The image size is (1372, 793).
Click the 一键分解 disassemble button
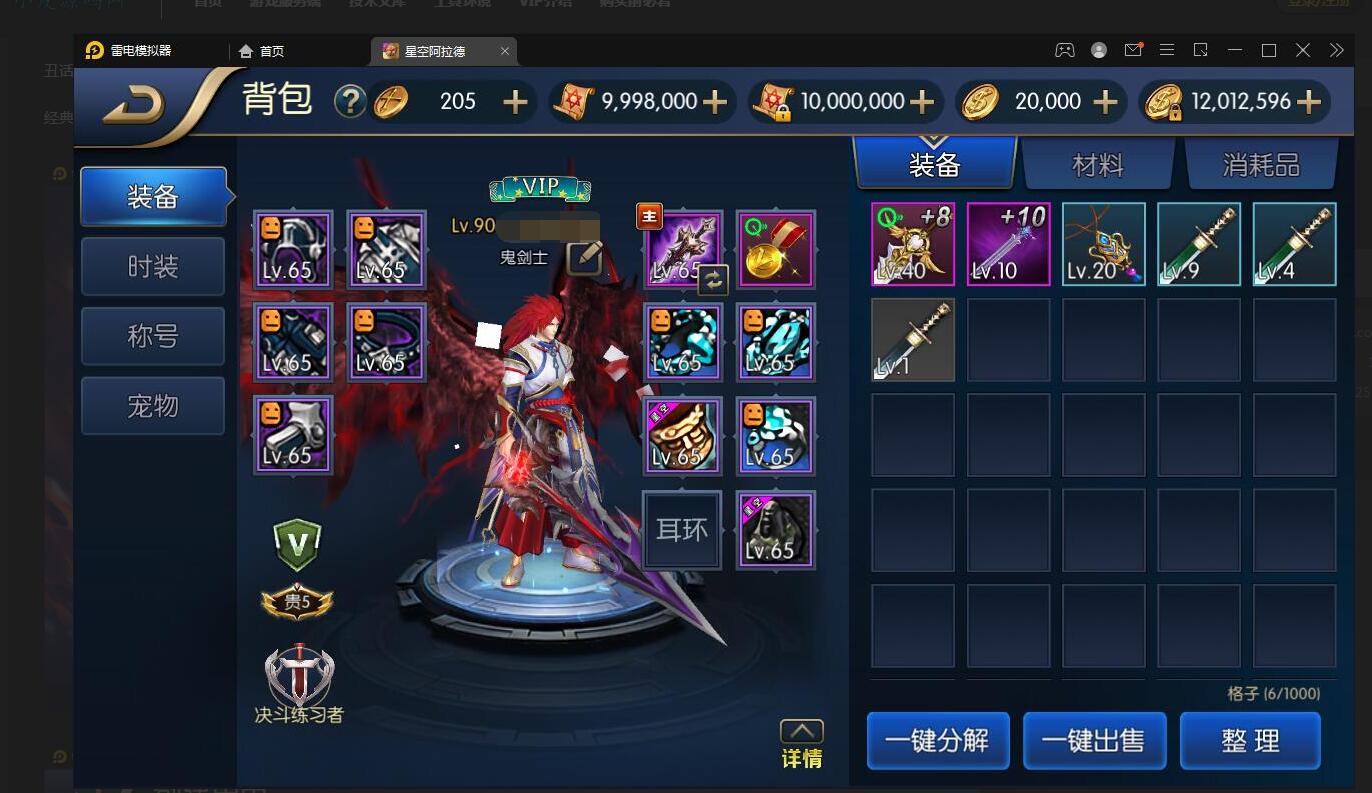tap(937, 741)
